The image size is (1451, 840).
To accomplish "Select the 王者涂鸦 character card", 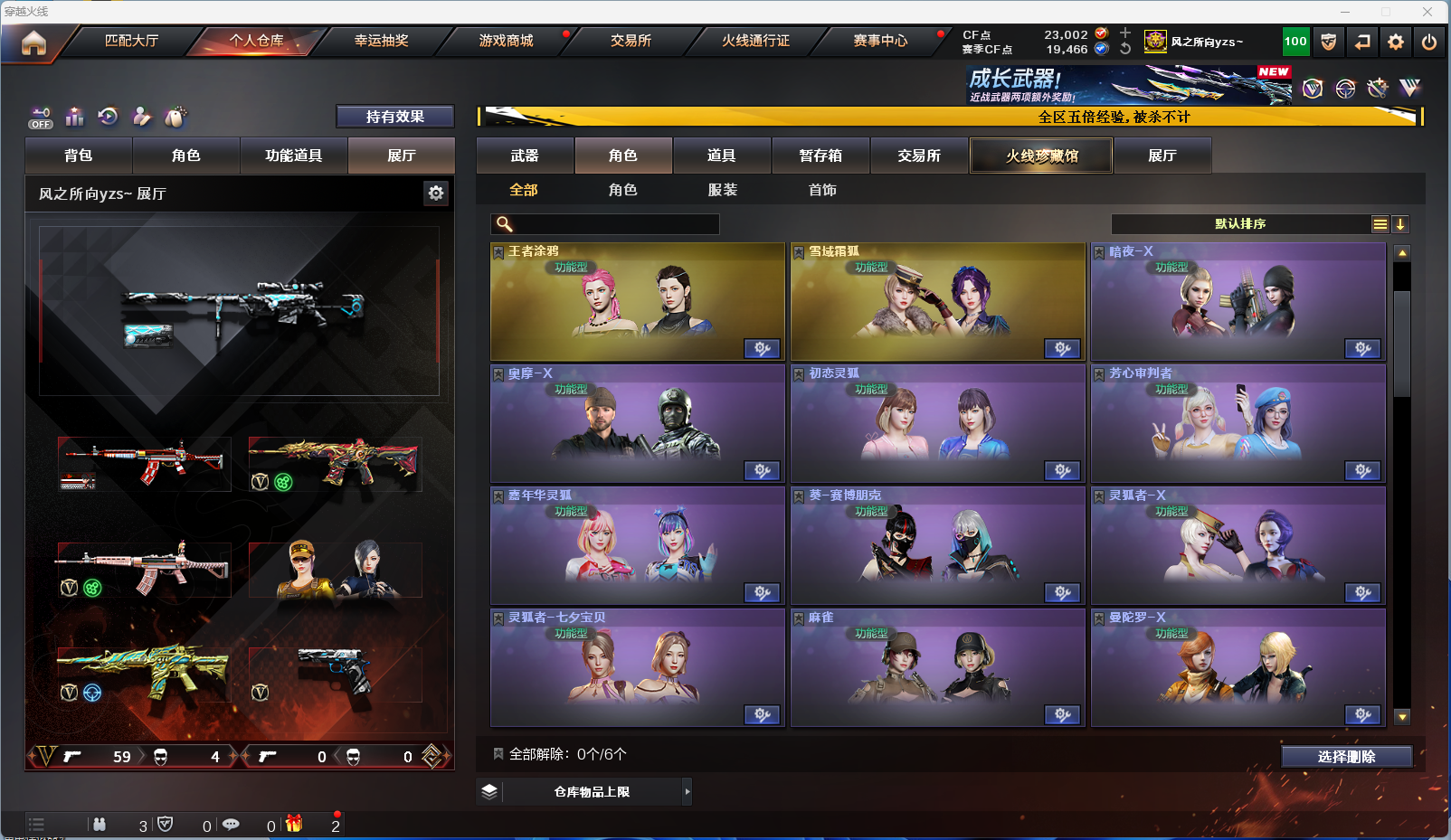I will tap(637, 302).
